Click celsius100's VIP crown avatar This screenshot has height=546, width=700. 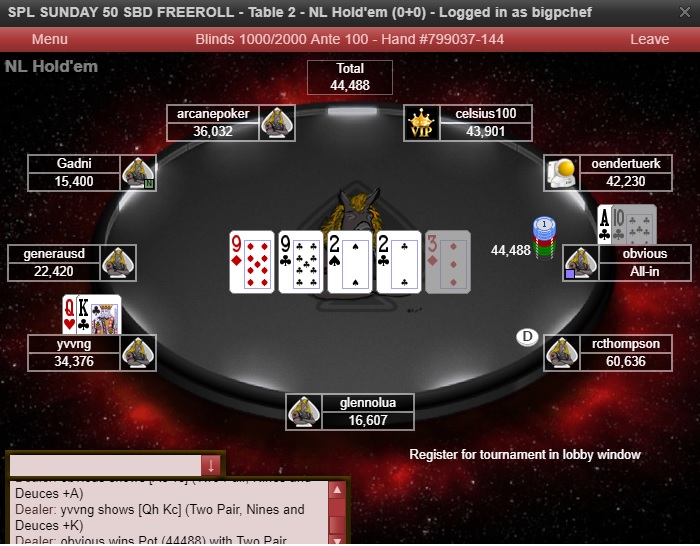(420, 124)
